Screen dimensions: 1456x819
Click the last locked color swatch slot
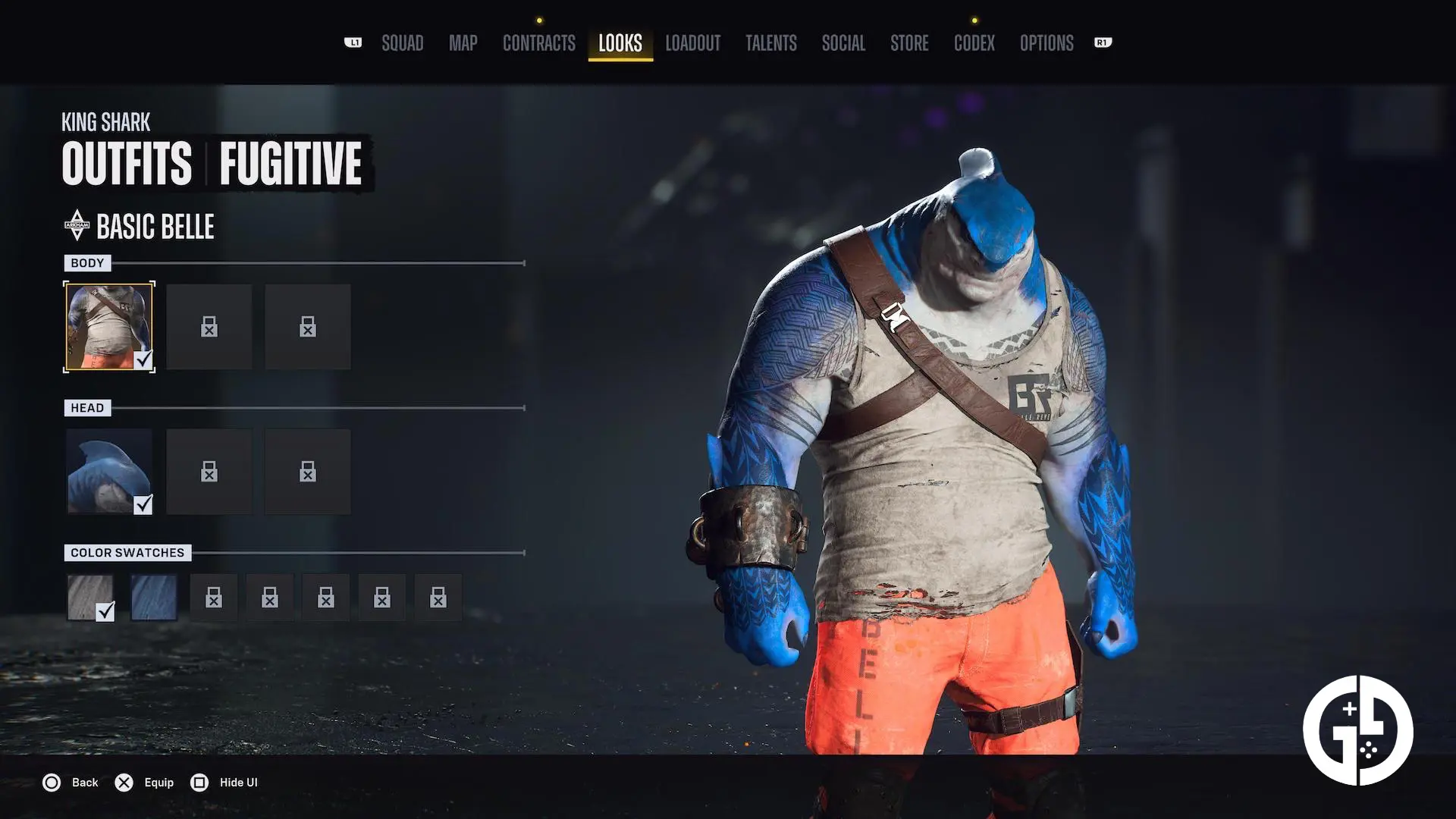tap(438, 597)
